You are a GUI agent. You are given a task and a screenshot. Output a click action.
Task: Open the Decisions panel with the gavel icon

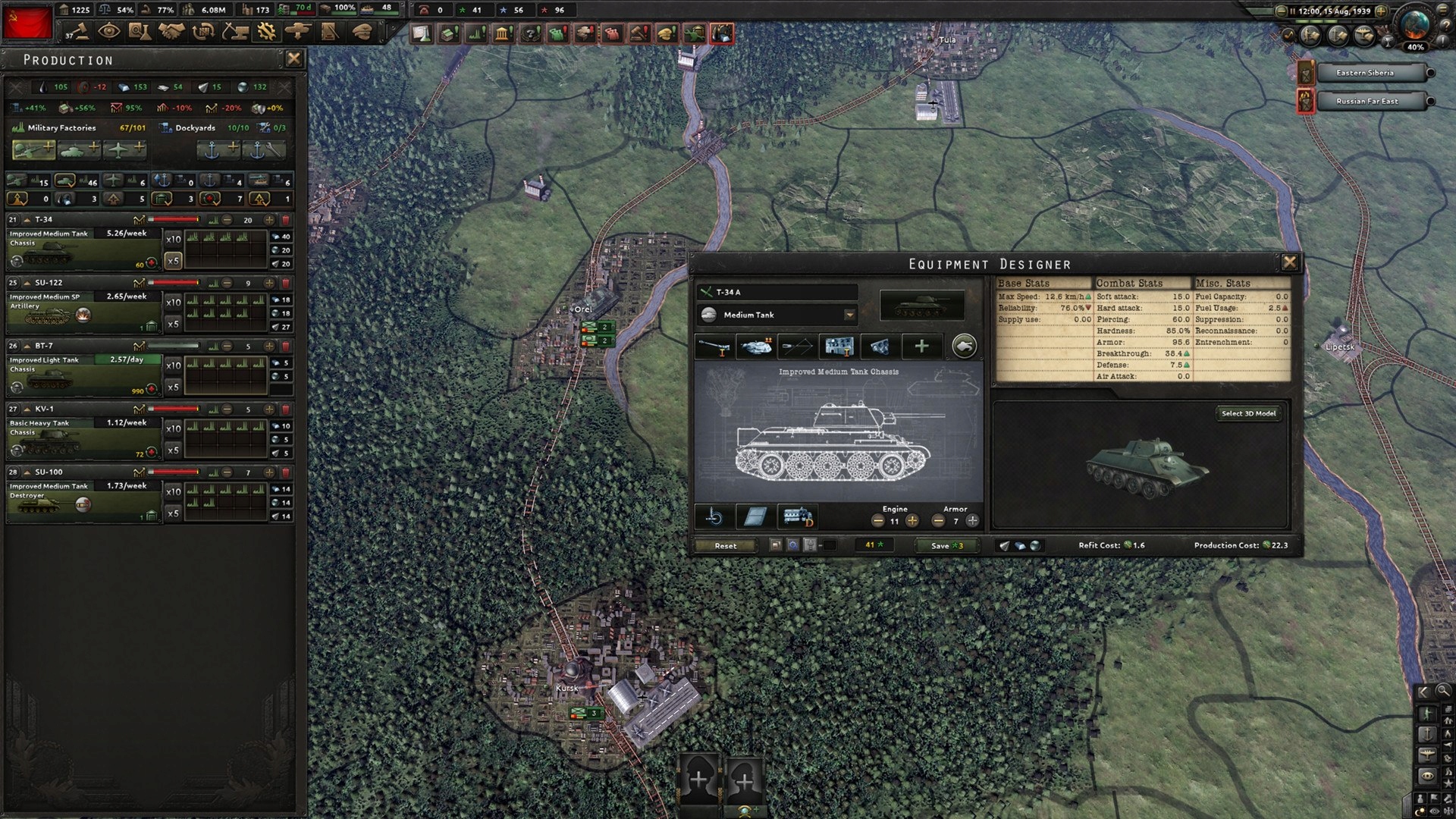tap(80, 33)
